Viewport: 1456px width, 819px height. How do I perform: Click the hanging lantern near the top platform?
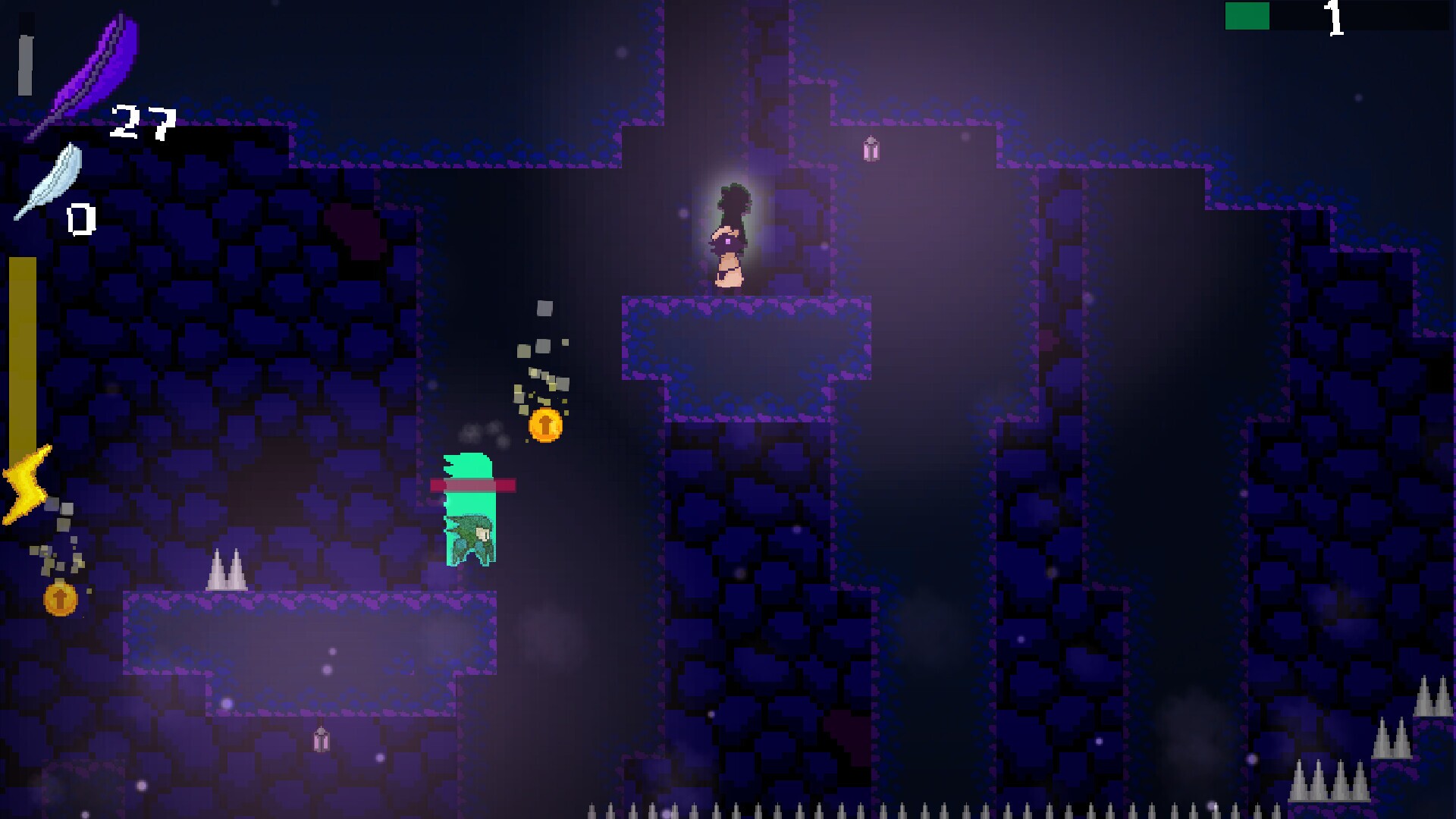pos(870,150)
